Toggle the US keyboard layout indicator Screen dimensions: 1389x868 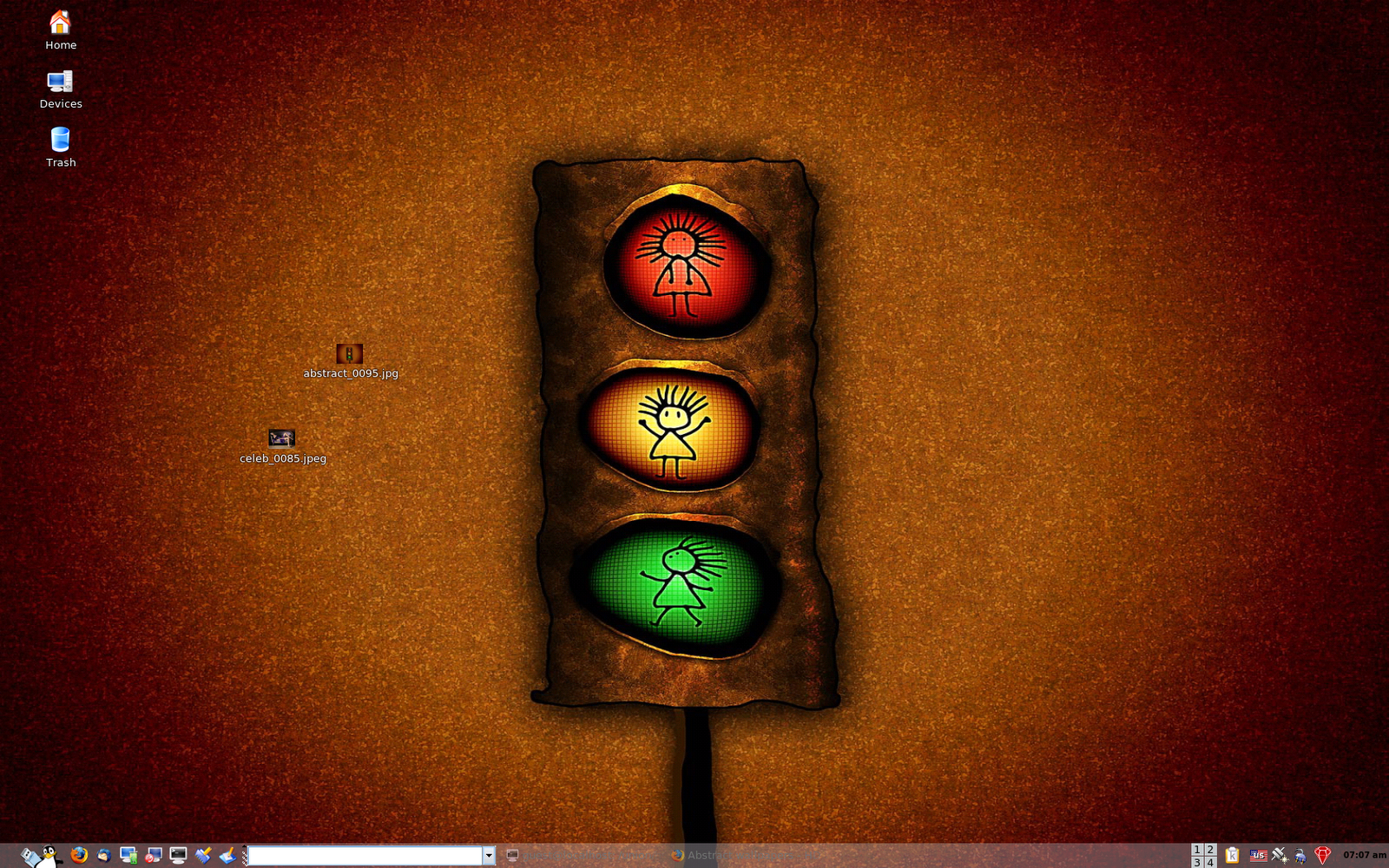pos(1259,855)
